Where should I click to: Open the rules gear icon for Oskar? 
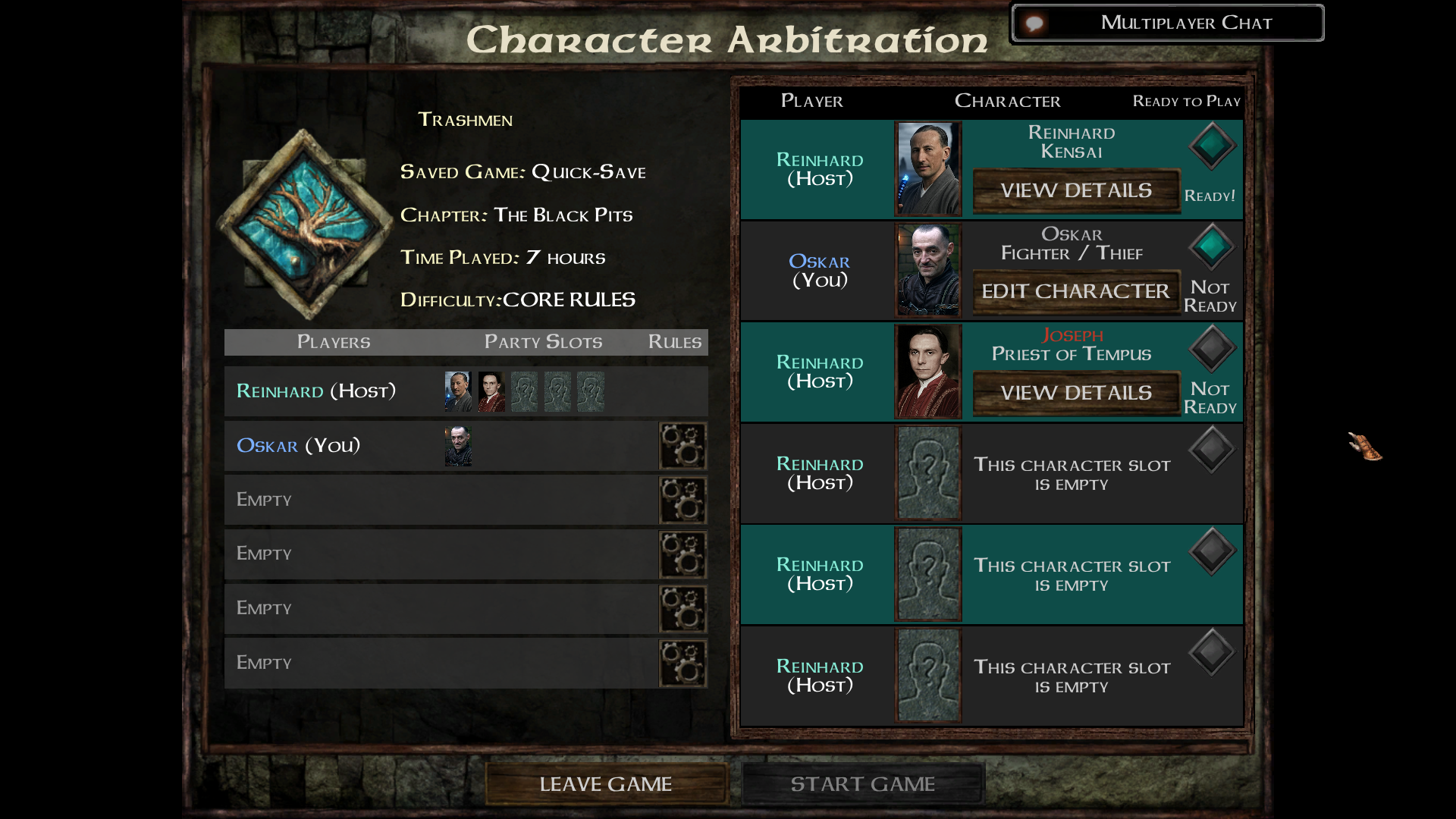(682, 446)
